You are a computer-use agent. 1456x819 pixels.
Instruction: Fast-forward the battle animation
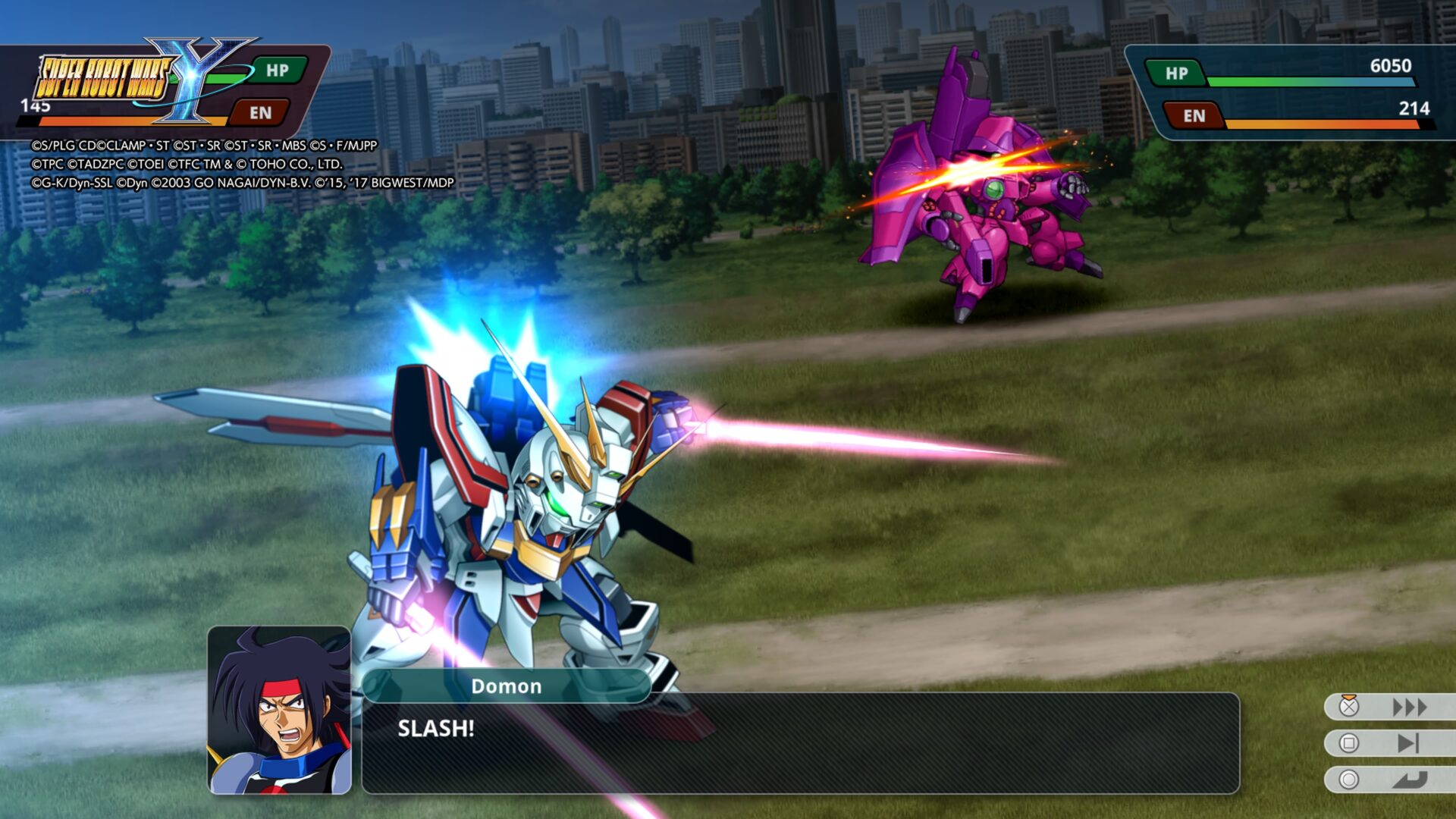[x=1408, y=708]
